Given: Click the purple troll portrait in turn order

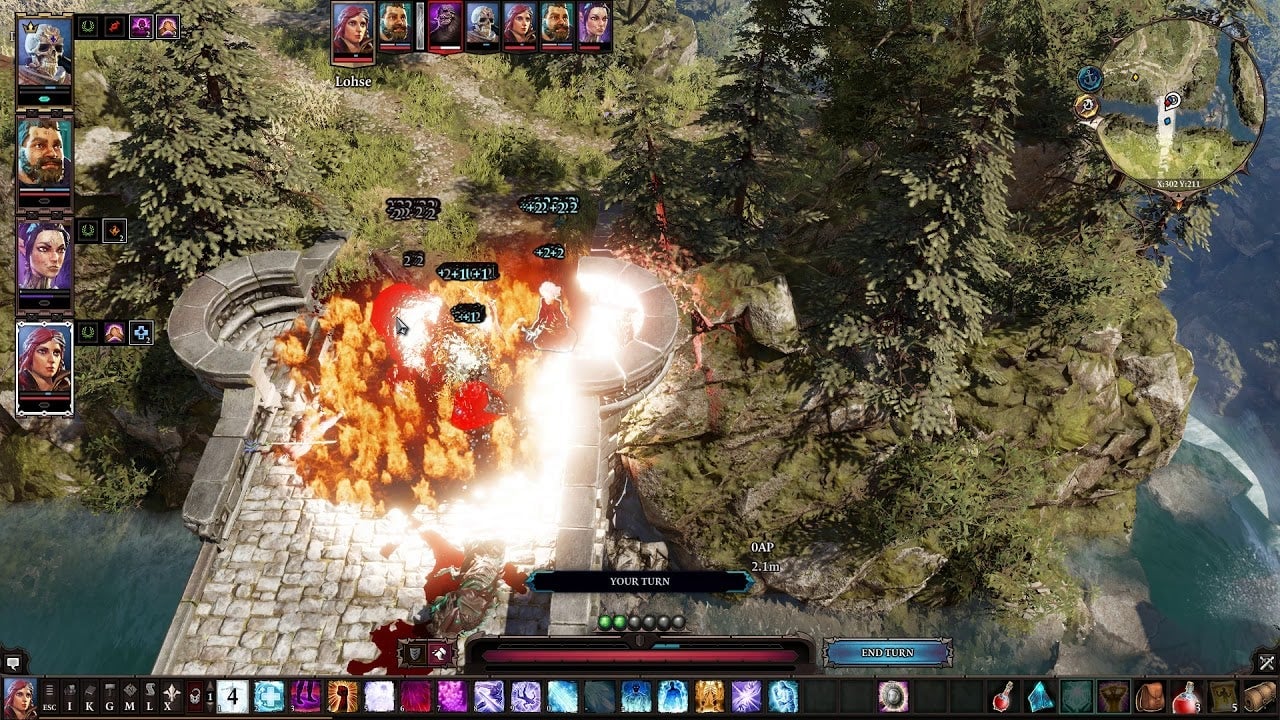Looking at the screenshot, I should tap(446, 25).
